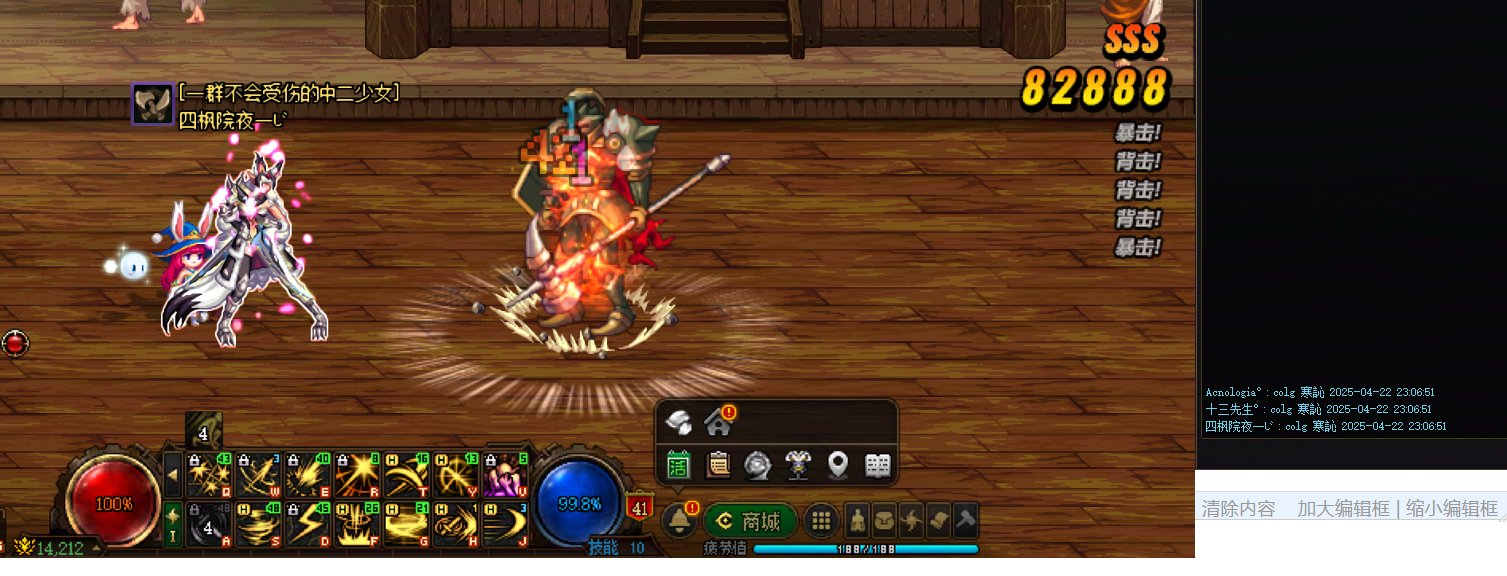This screenshot has height=576, width=1507.
Task: Open the 商城 shop button
Action: 750,521
